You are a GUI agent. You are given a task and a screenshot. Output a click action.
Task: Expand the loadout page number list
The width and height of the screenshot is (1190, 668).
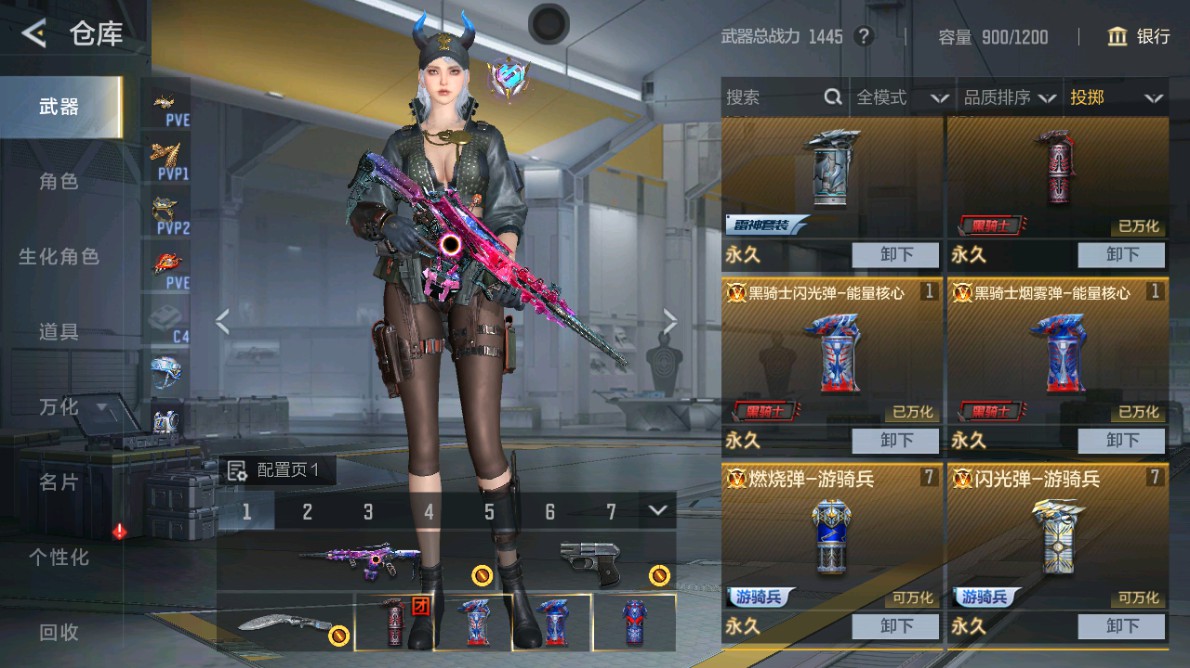tap(657, 511)
